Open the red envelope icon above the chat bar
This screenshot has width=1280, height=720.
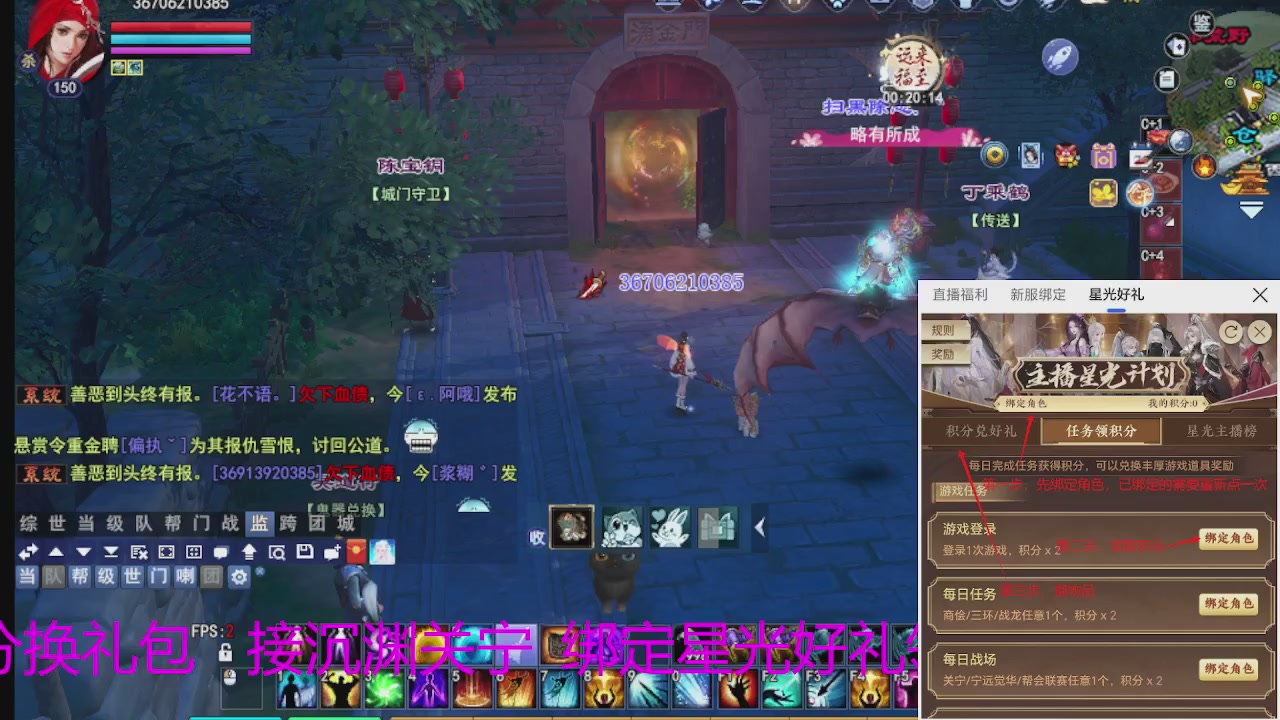coord(356,551)
